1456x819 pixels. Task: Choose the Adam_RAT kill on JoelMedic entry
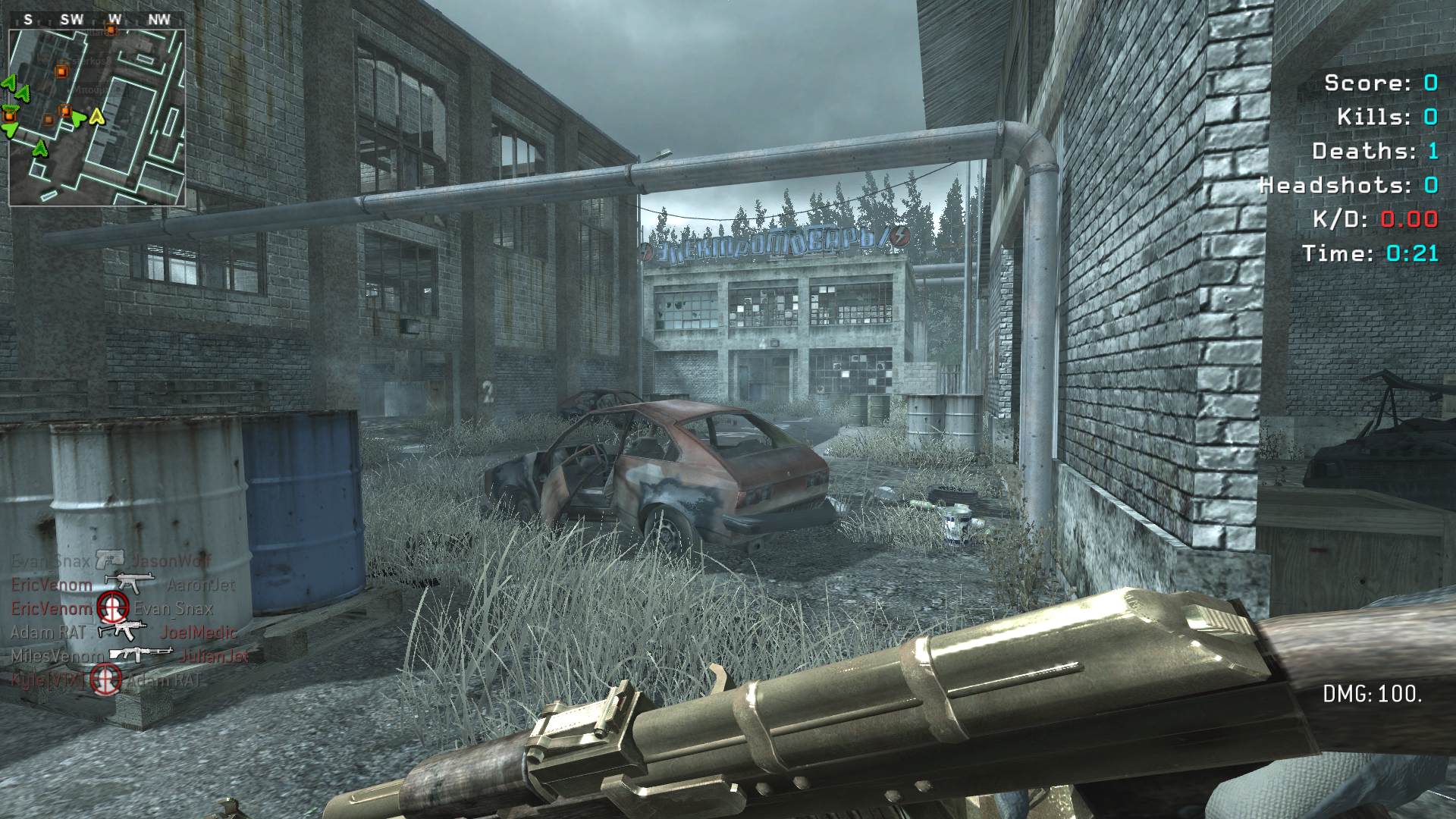tap(122, 632)
